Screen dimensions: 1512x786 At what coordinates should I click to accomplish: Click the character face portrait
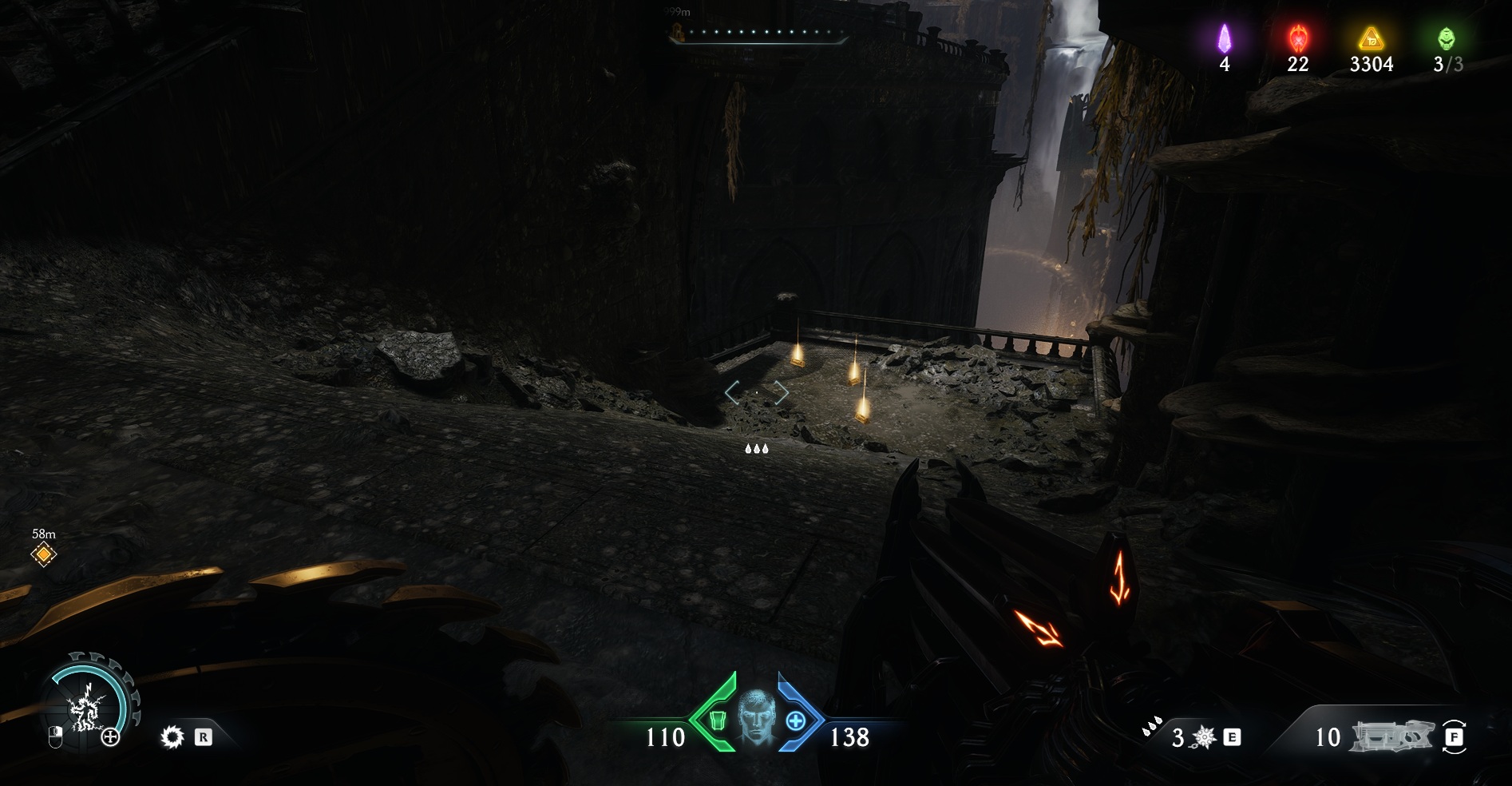click(756, 717)
